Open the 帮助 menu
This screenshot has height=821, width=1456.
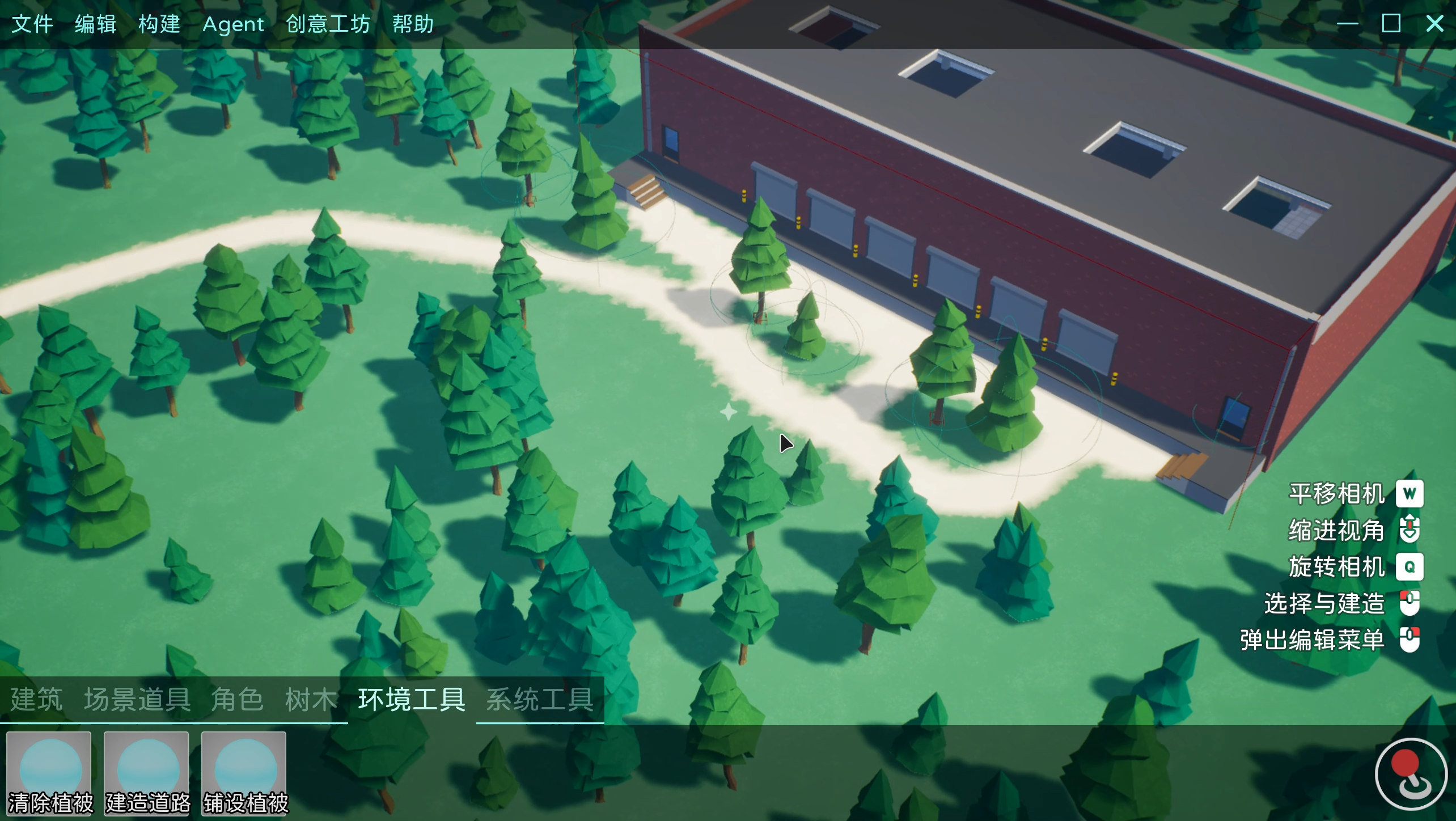tap(413, 24)
